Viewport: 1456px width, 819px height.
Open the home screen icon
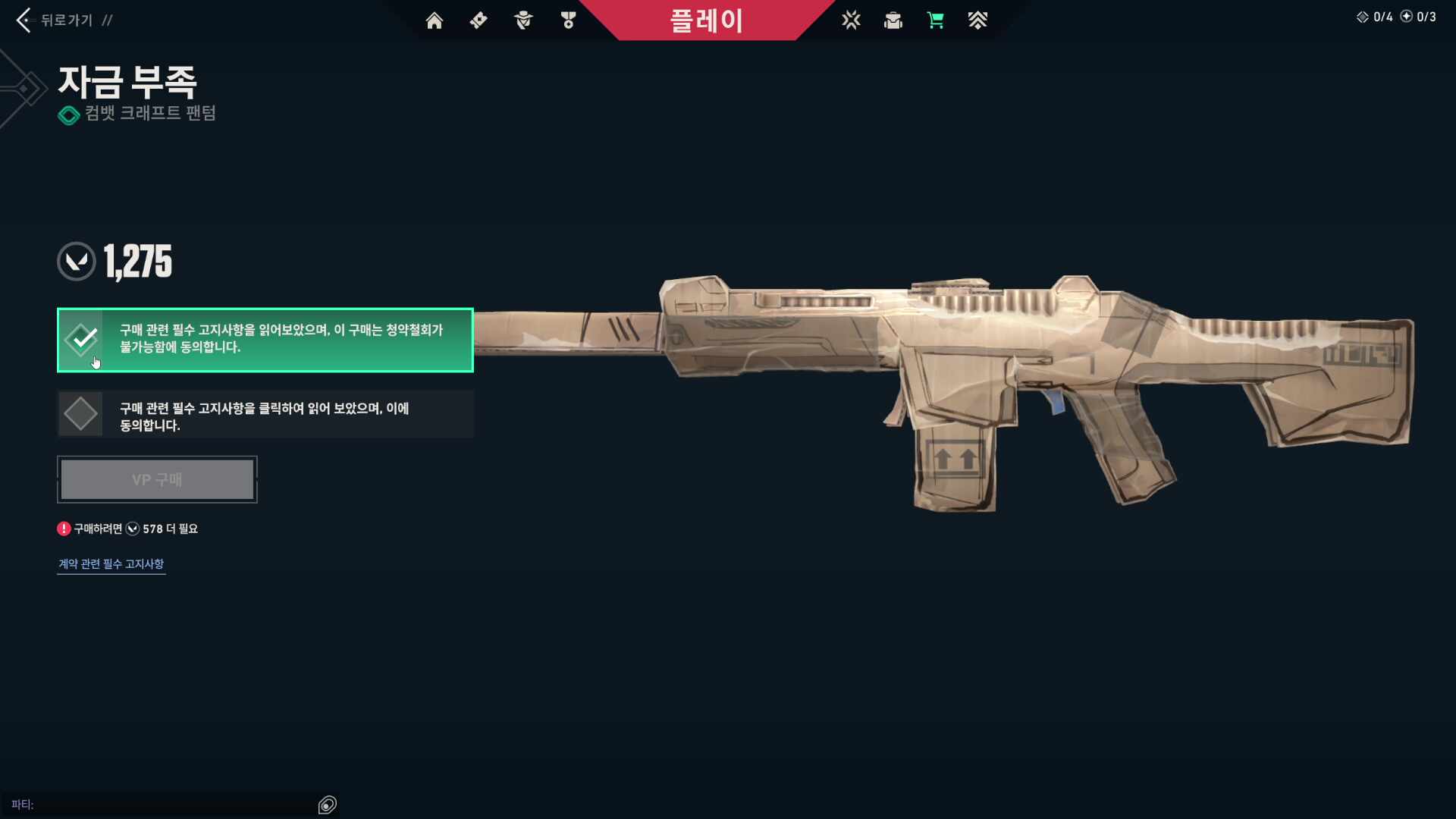(435, 20)
